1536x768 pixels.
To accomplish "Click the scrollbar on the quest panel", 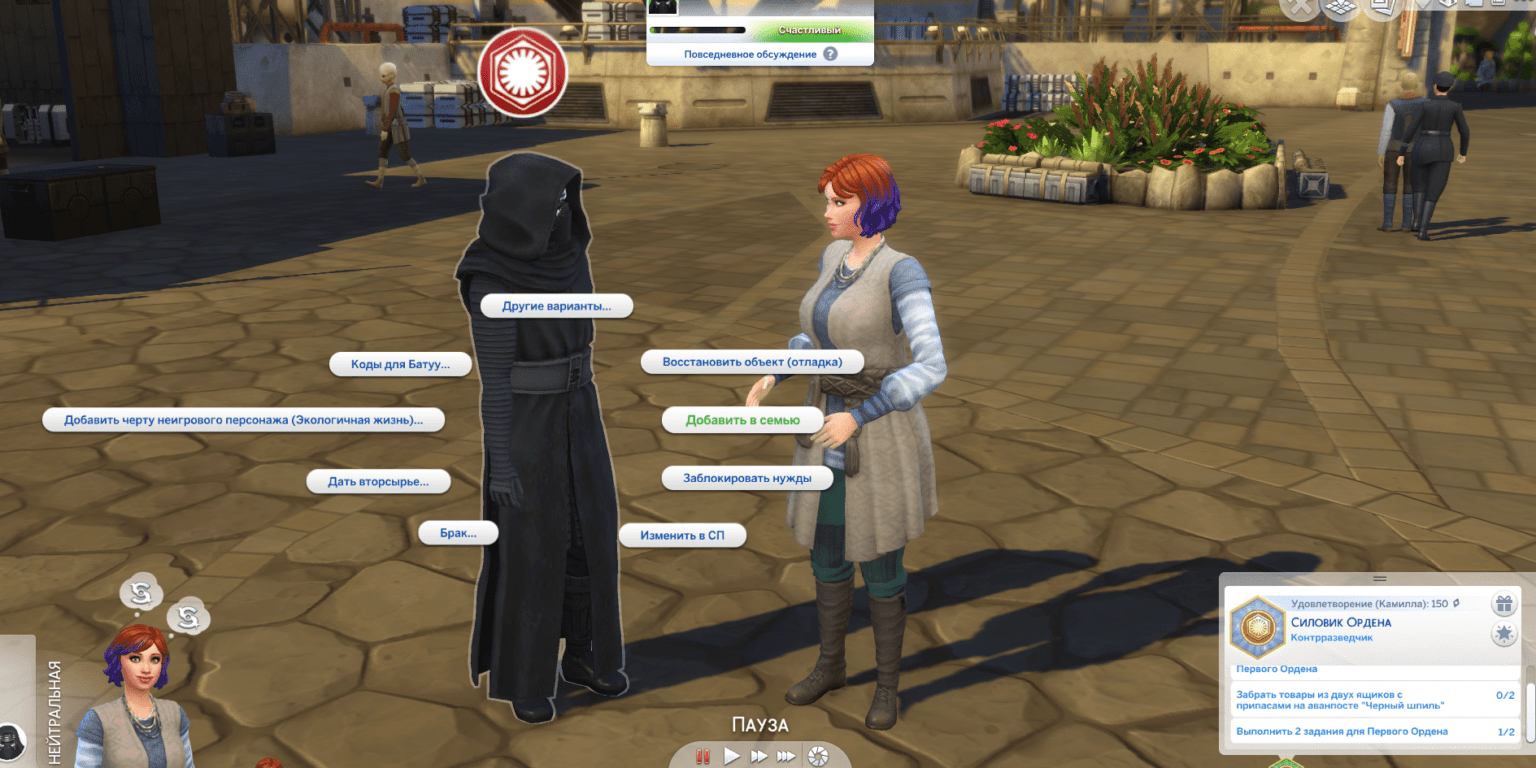I will pos(1530,712).
